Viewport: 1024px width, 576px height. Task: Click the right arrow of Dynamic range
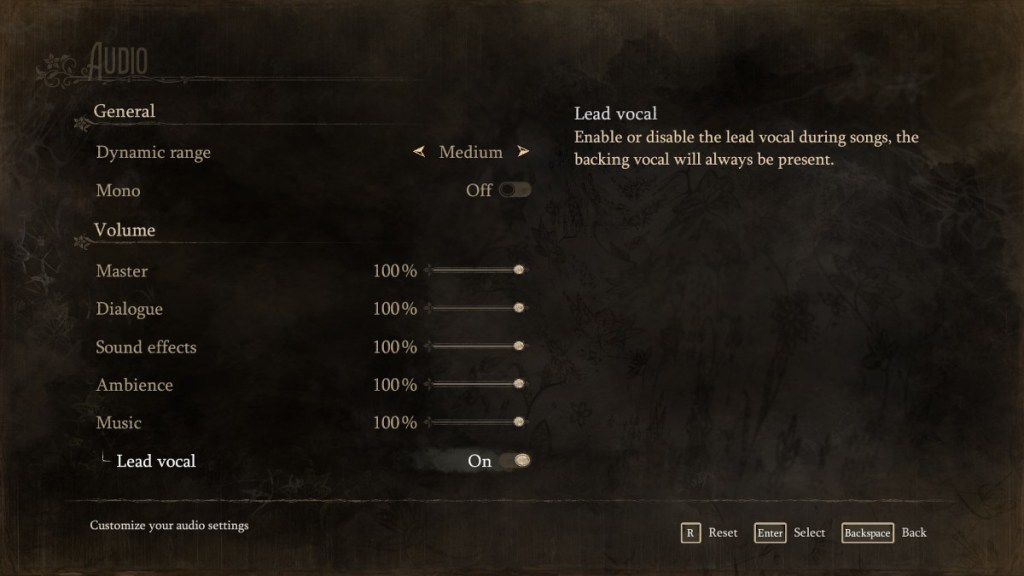[523, 152]
